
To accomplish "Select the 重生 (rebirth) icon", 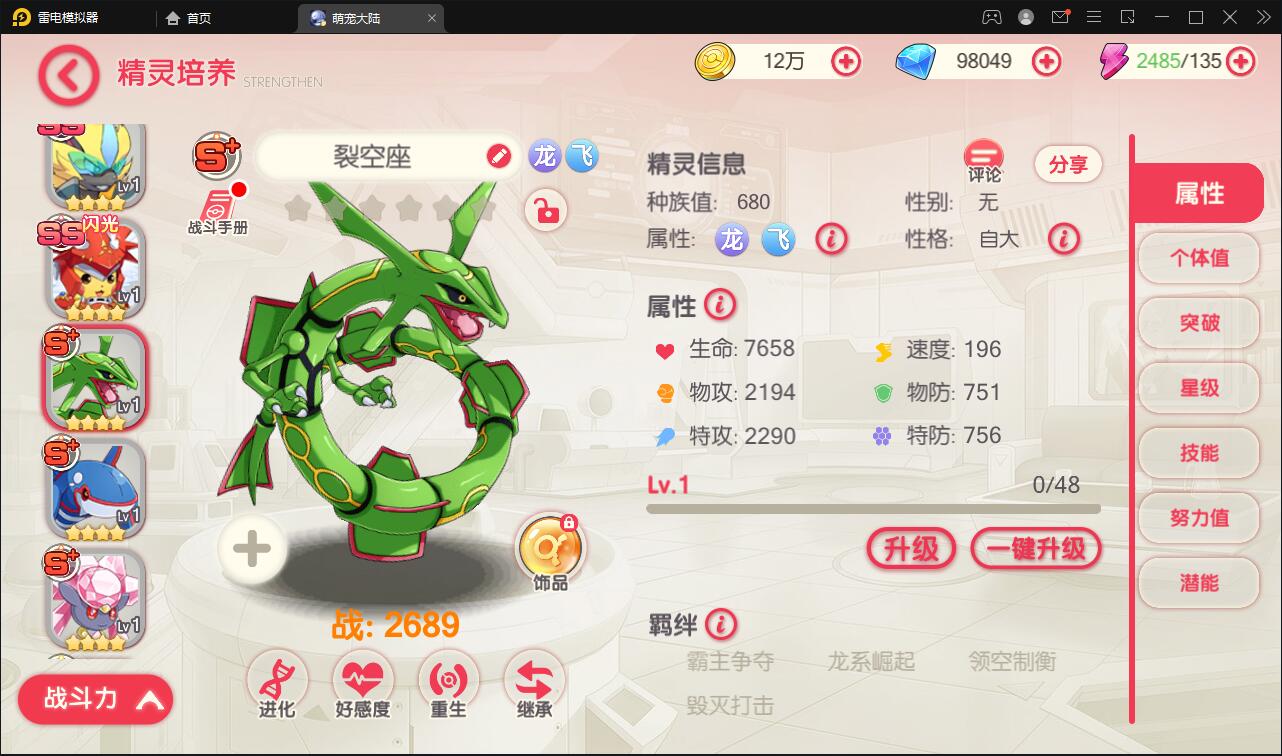I will (448, 680).
